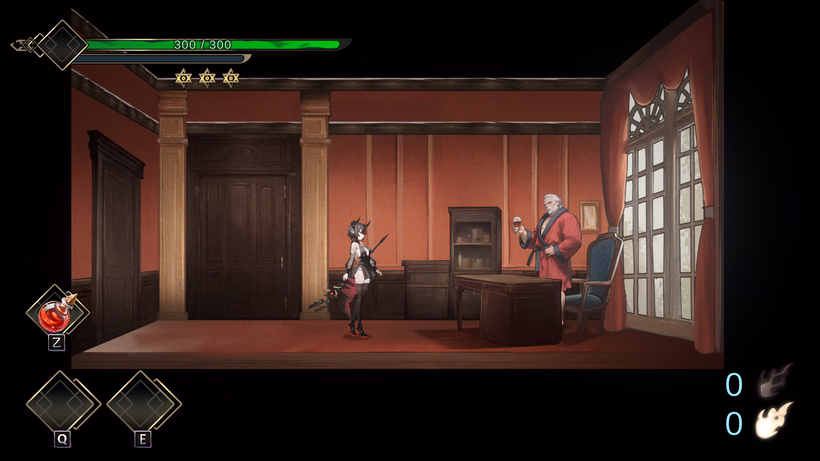Activate the empty Q skill slot
This screenshot has height=461, width=820.
pos(62,404)
